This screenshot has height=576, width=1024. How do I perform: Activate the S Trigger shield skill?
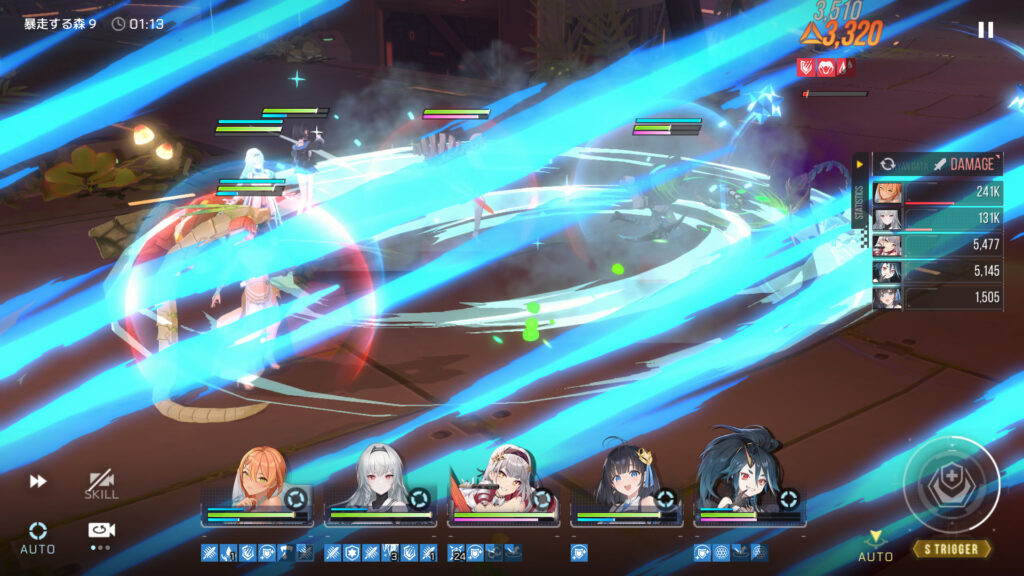pyautogui.click(x=951, y=485)
